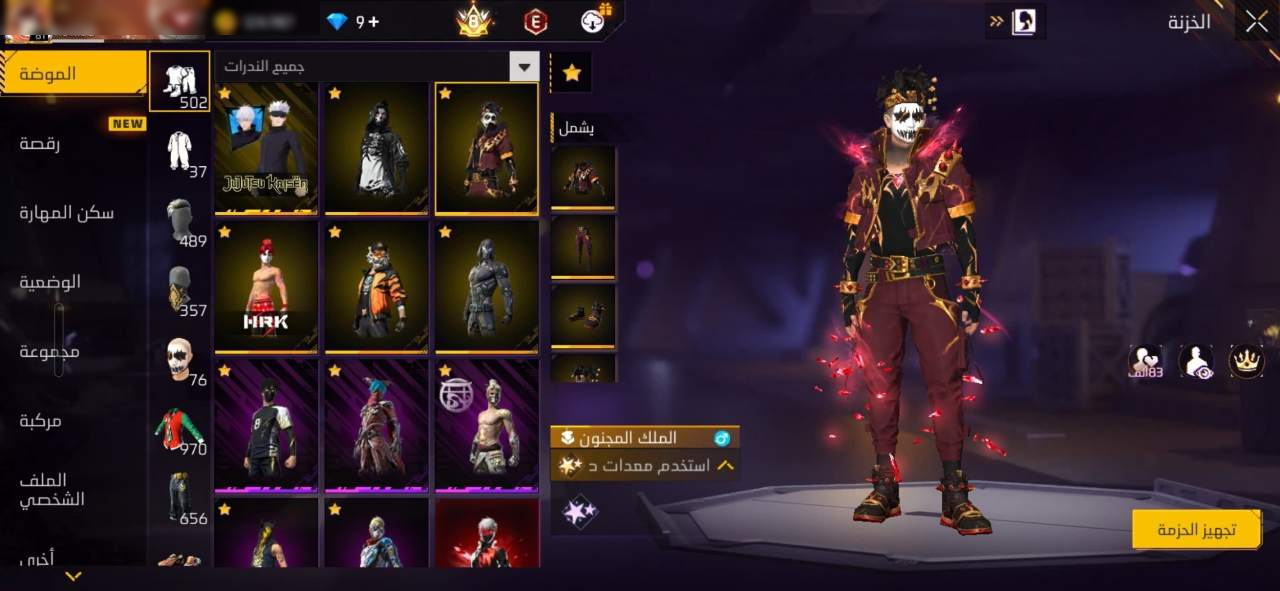Toggle the character preview eye icon
Viewport: 1280px width, 591px height.
(1196, 362)
